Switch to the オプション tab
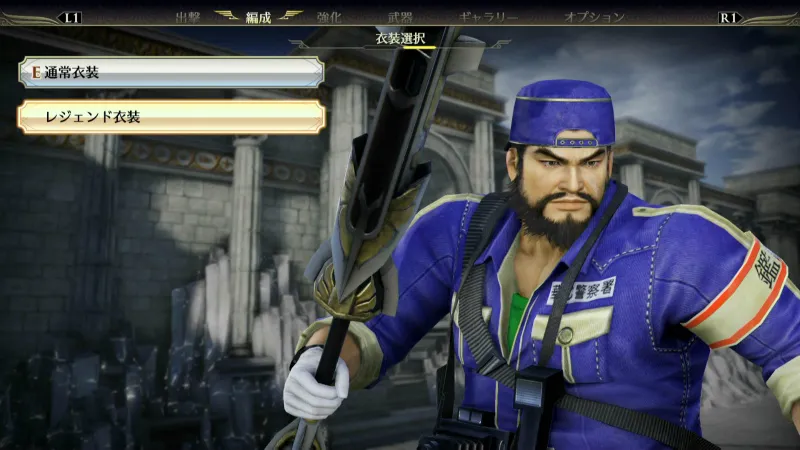 [594, 17]
